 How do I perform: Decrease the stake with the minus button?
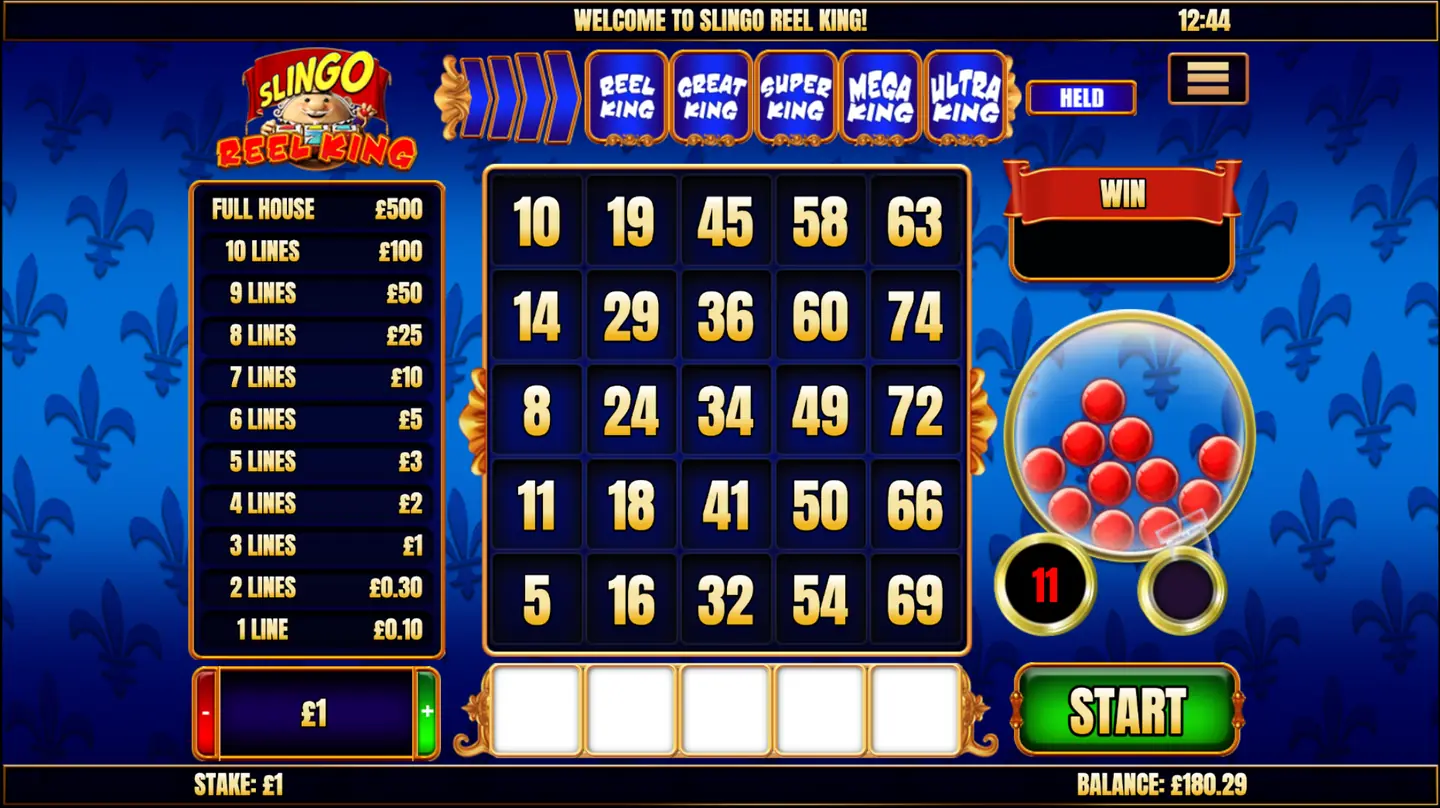pyautogui.click(x=207, y=709)
